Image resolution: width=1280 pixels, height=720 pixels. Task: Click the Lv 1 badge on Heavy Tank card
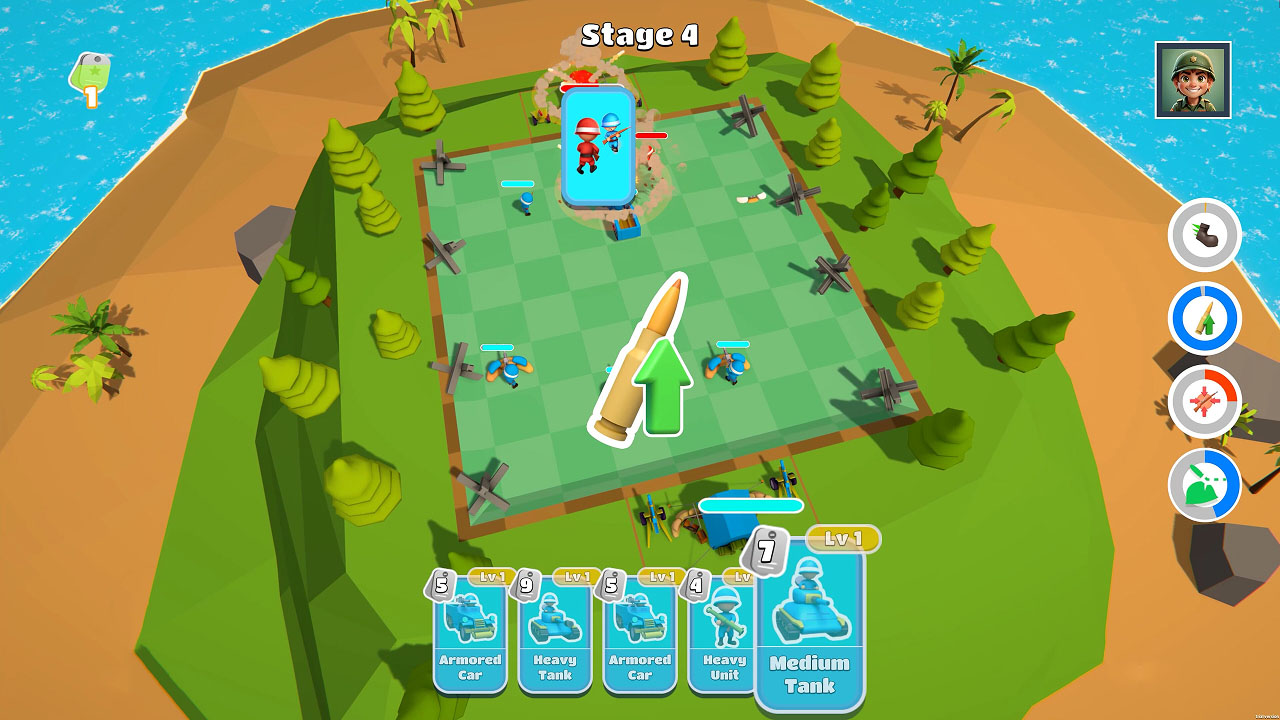[x=576, y=578]
